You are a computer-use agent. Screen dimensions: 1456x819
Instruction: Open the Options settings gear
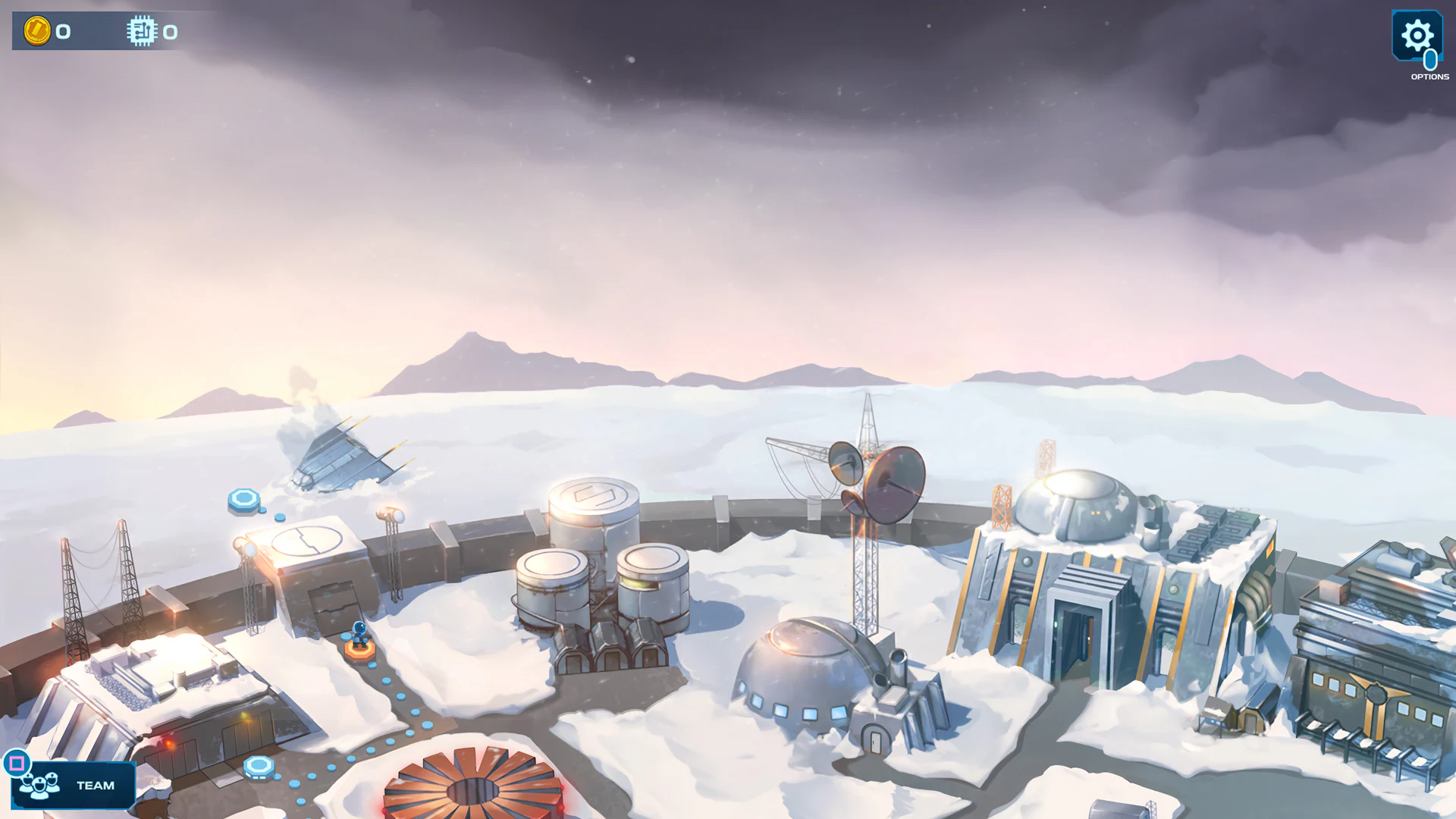tap(1417, 36)
